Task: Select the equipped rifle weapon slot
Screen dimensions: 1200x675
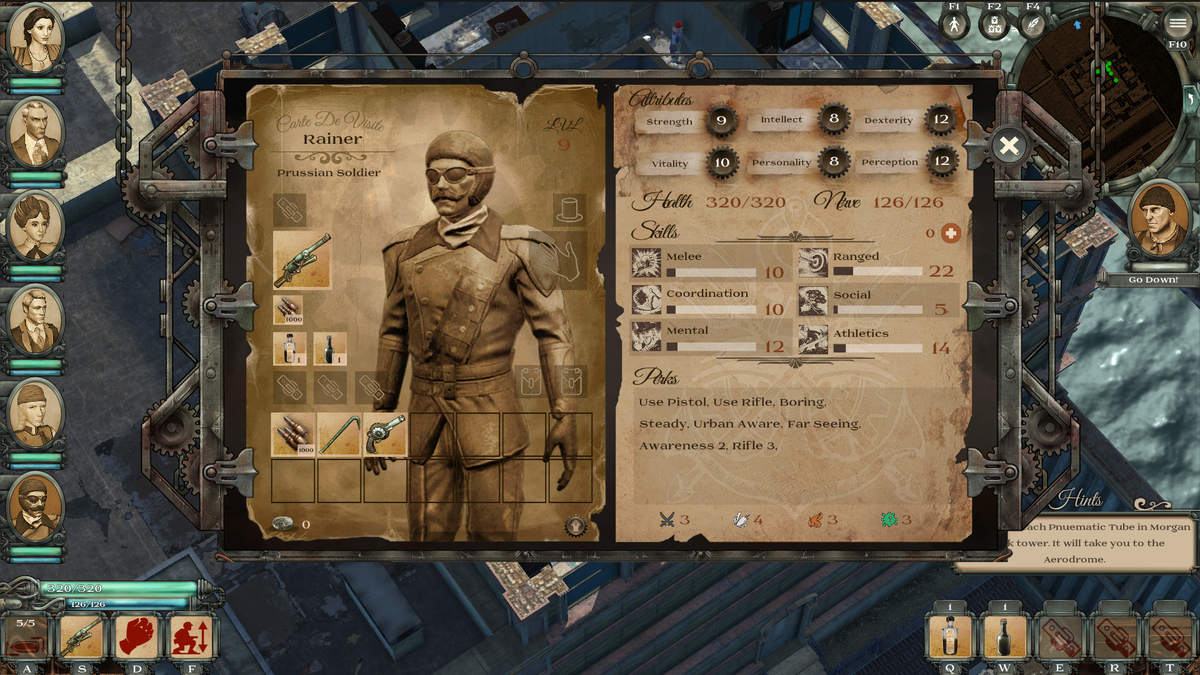Action: coord(302,260)
